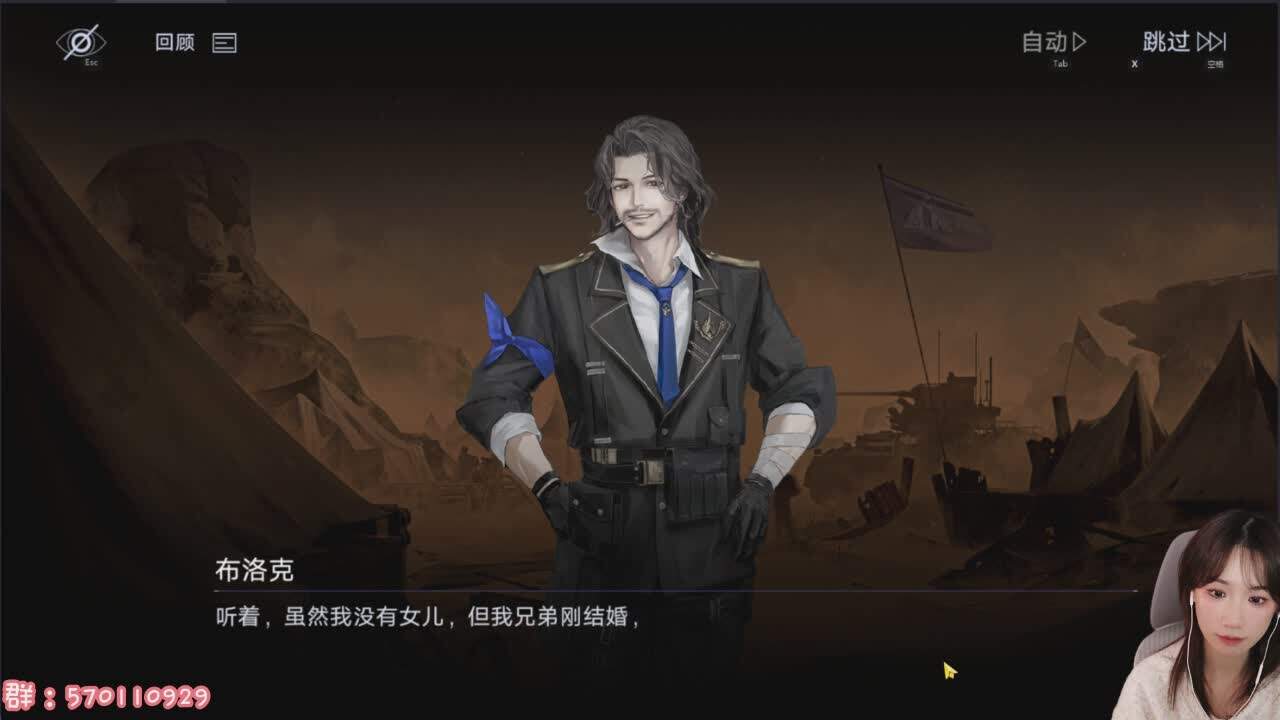Select the 跳过 option in the top bar
The height and width of the screenshot is (720, 1280).
tap(1168, 44)
